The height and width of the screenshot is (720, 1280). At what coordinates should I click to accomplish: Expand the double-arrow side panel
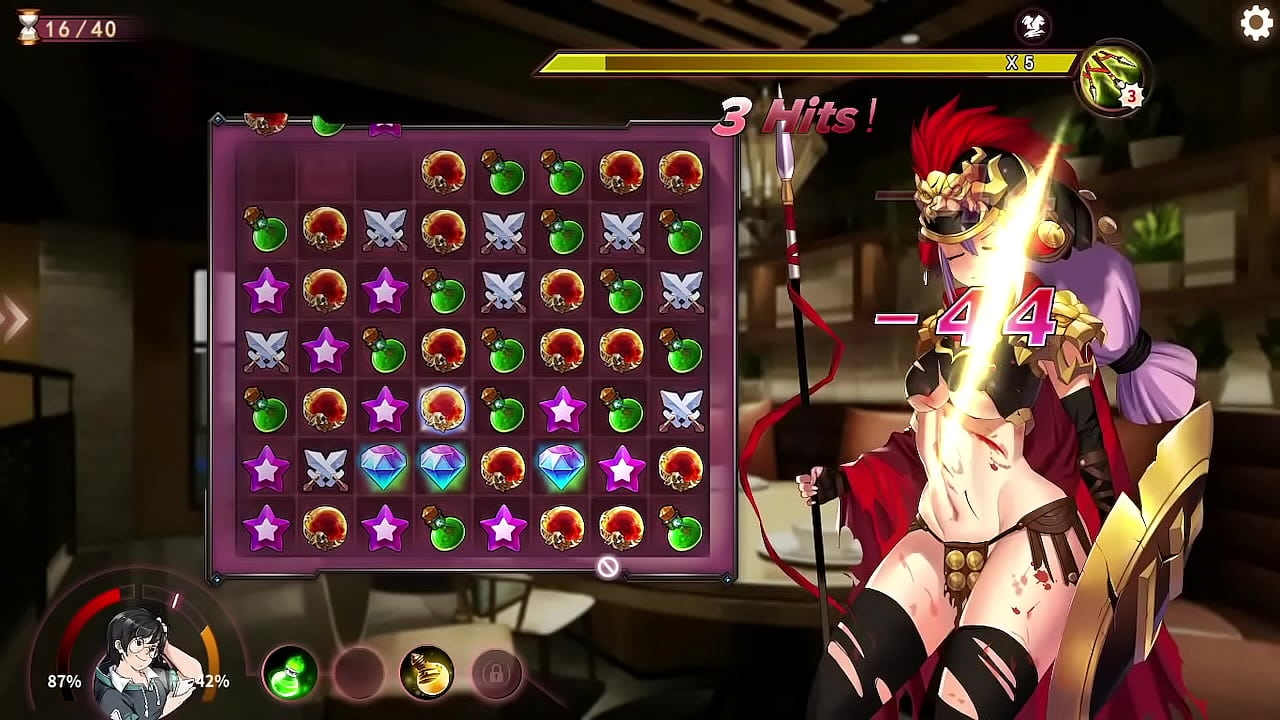[x=14, y=320]
